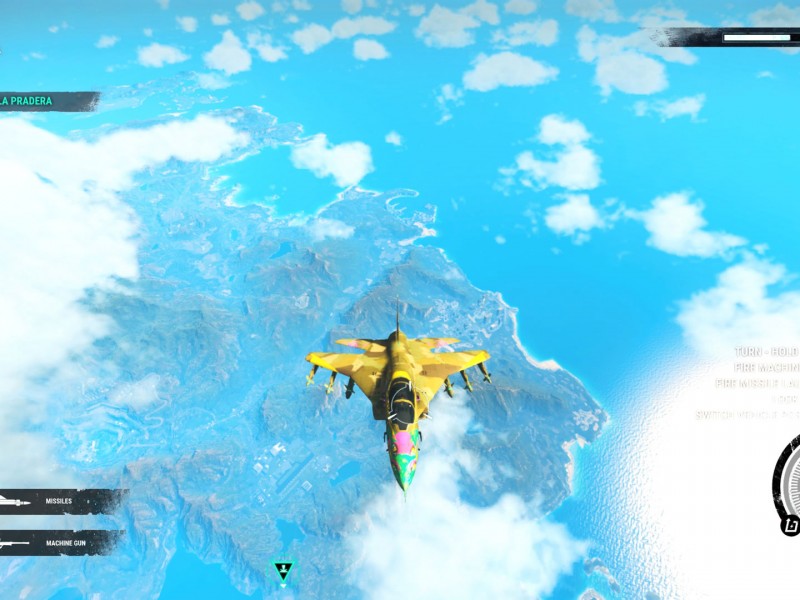Screen dimensions: 800x600
Task: Select the Missiles weapon slot
Action: click(x=58, y=501)
